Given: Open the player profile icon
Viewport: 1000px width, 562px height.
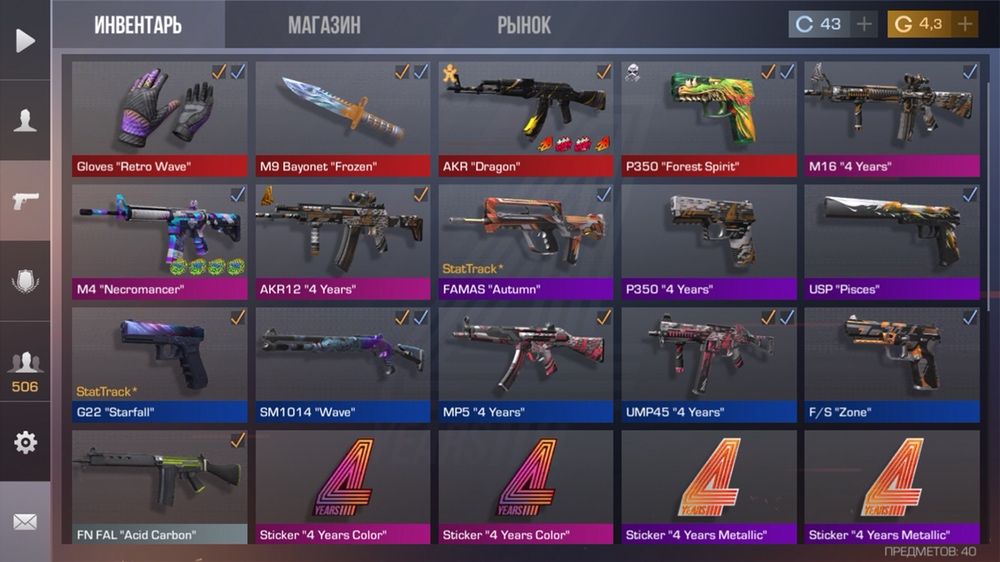Looking at the screenshot, I should coord(25,121).
